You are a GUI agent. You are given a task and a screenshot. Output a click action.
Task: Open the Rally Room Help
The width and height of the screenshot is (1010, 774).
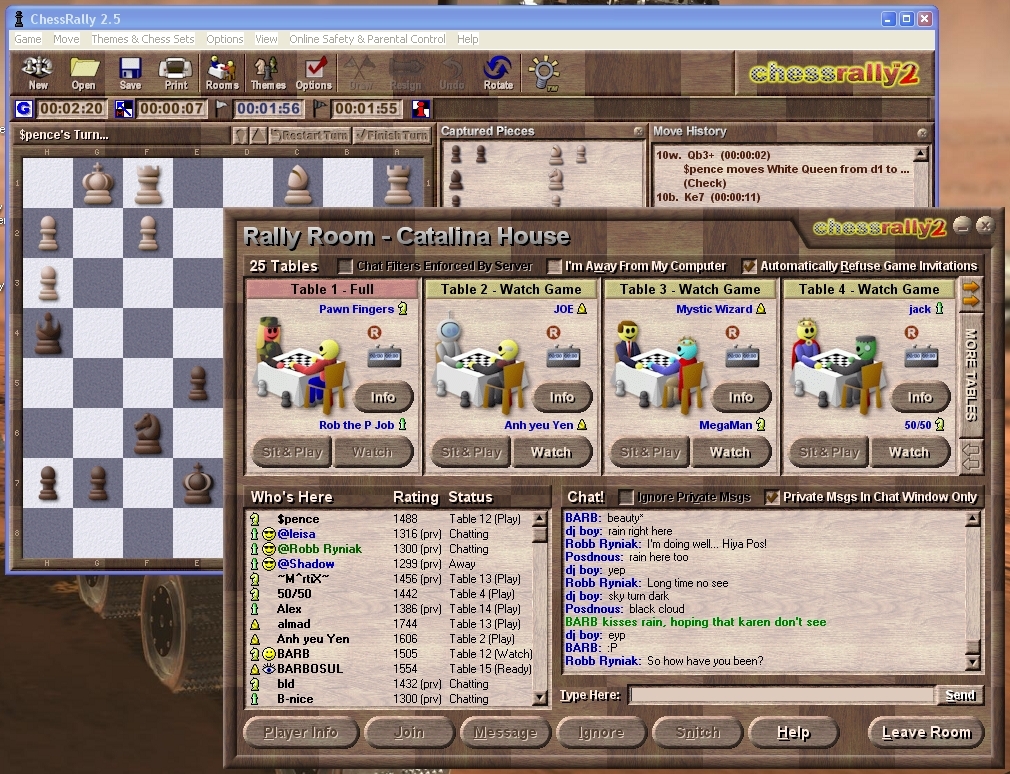tap(793, 732)
